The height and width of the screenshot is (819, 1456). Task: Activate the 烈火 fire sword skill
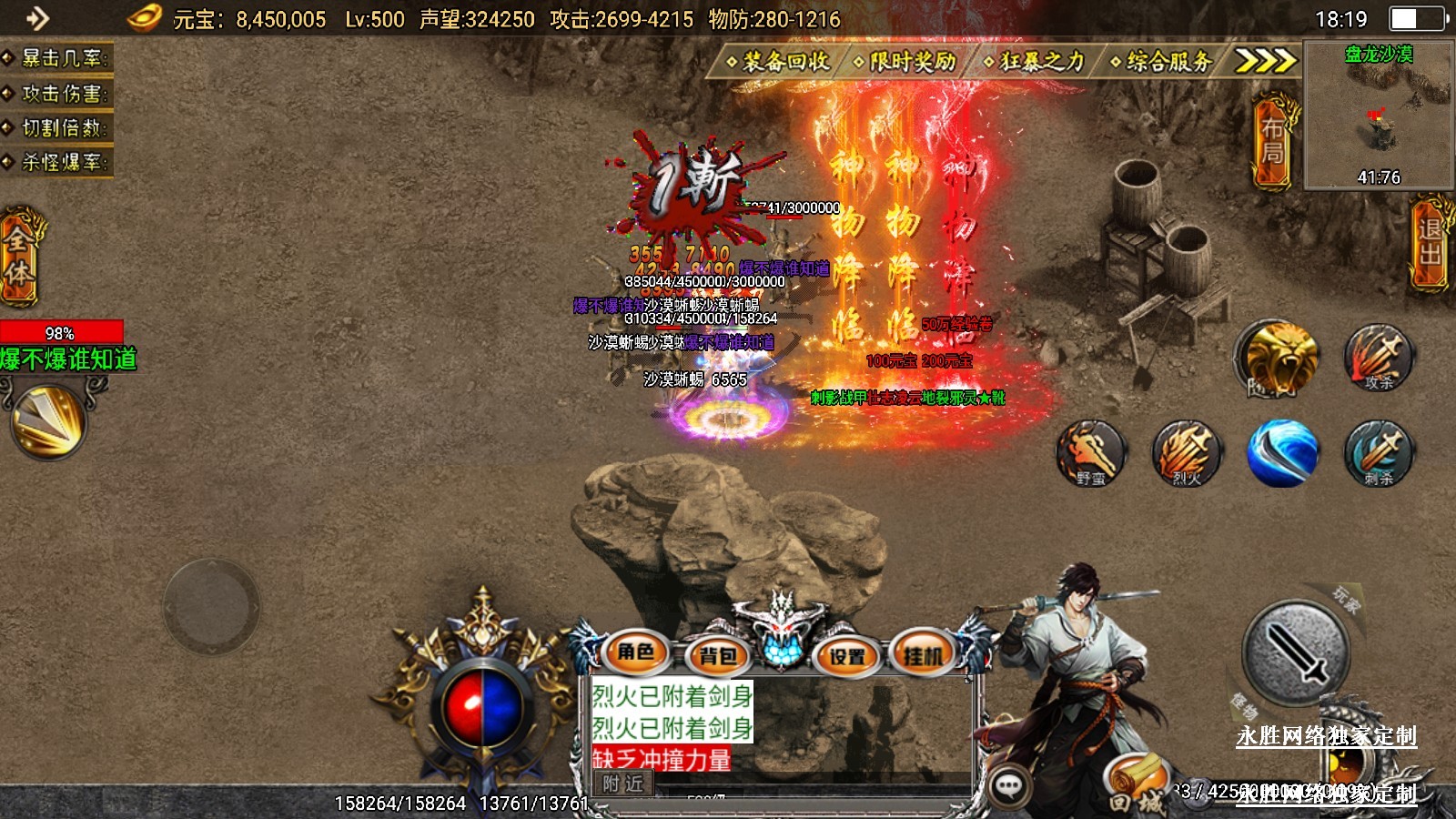[1187, 452]
